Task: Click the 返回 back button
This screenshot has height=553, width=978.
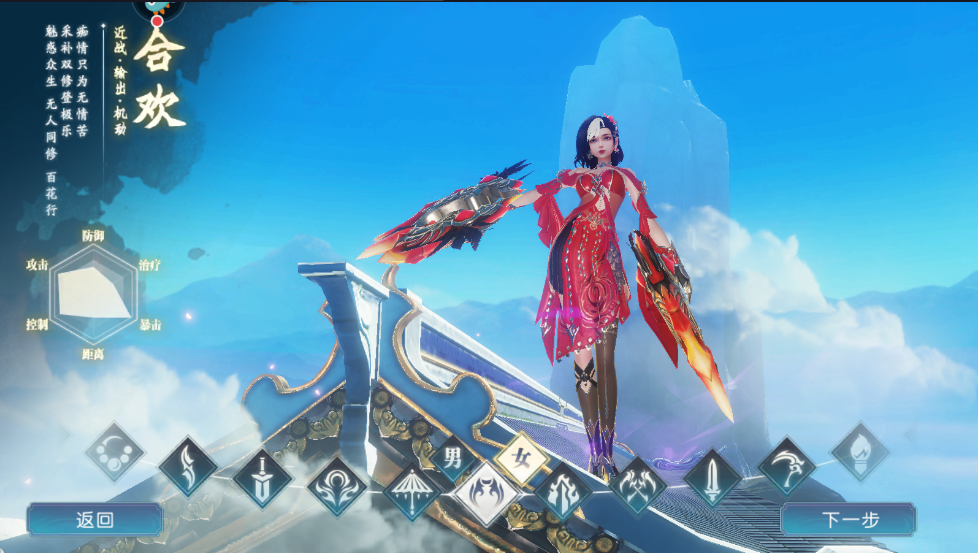Action: pyautogui.click(x=94, y=520)
